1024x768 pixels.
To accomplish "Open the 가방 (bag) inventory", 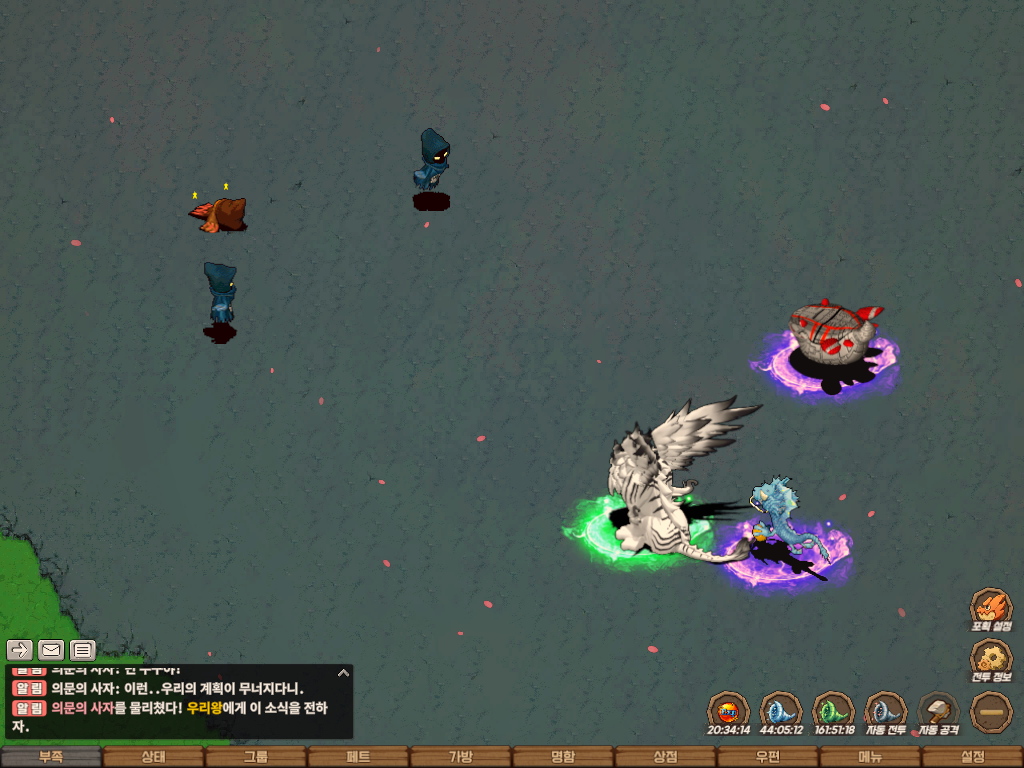I will tap(460, 757).
